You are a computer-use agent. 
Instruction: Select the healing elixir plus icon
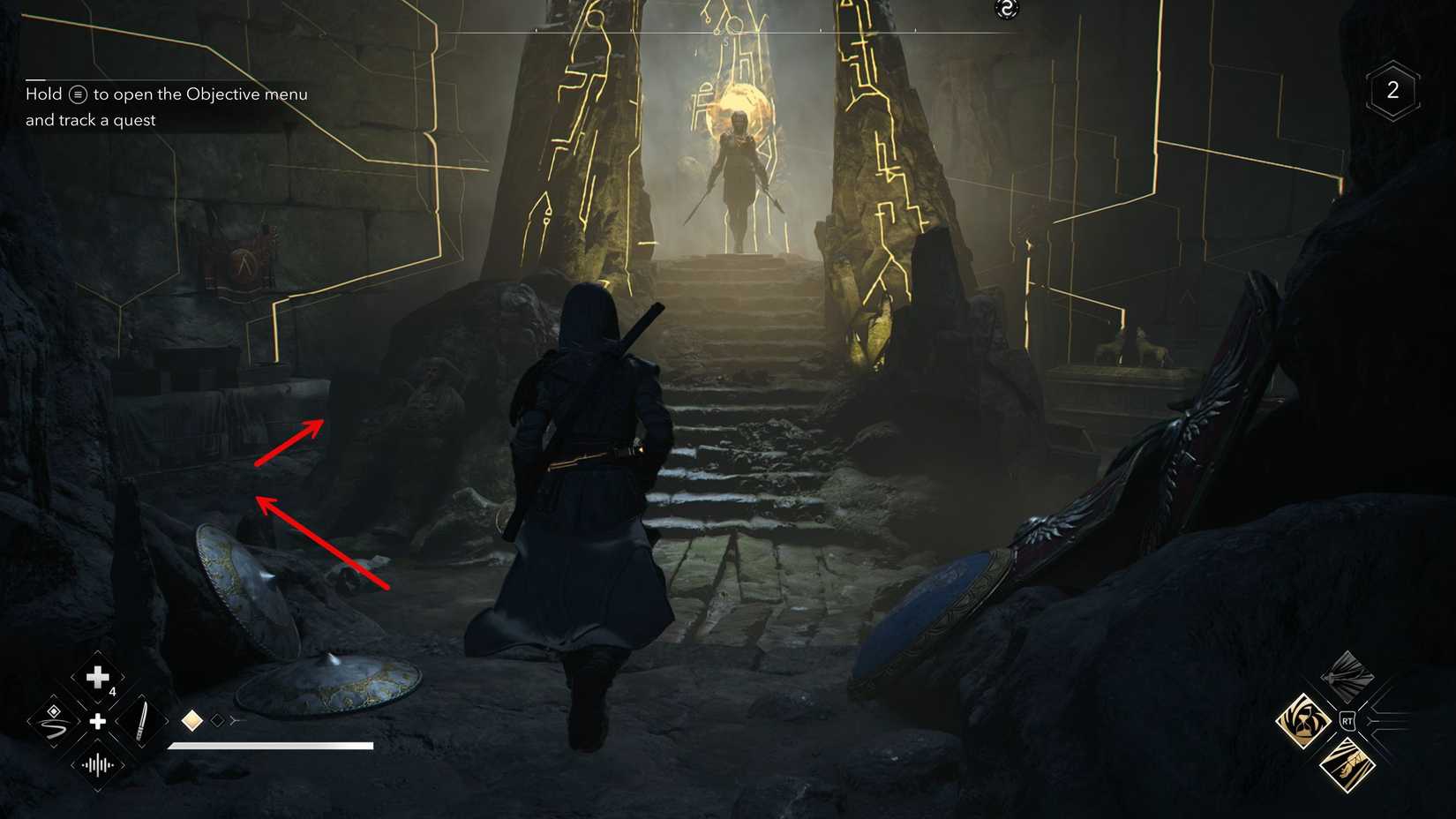[97, 676]
